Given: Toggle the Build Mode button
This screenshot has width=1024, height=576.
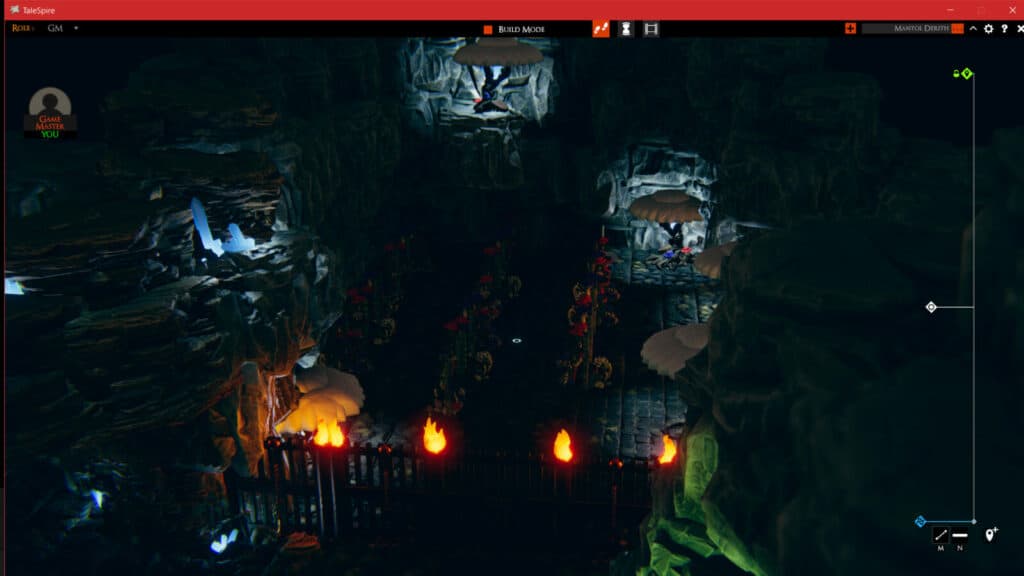Looking at the screenshot, I should tap(515, 29).
